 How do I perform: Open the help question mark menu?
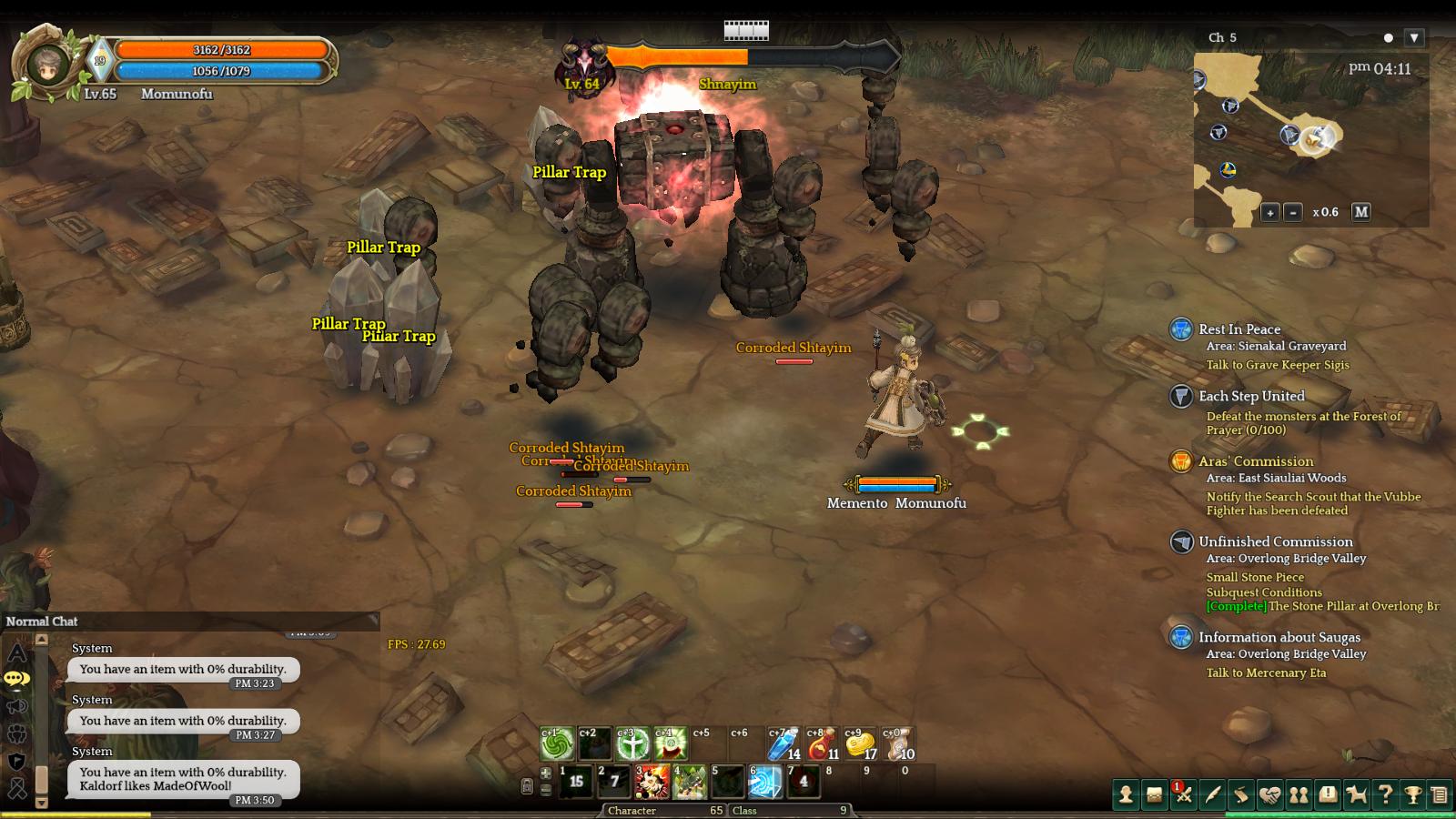pyautogui.click(x=1385, y=795)
